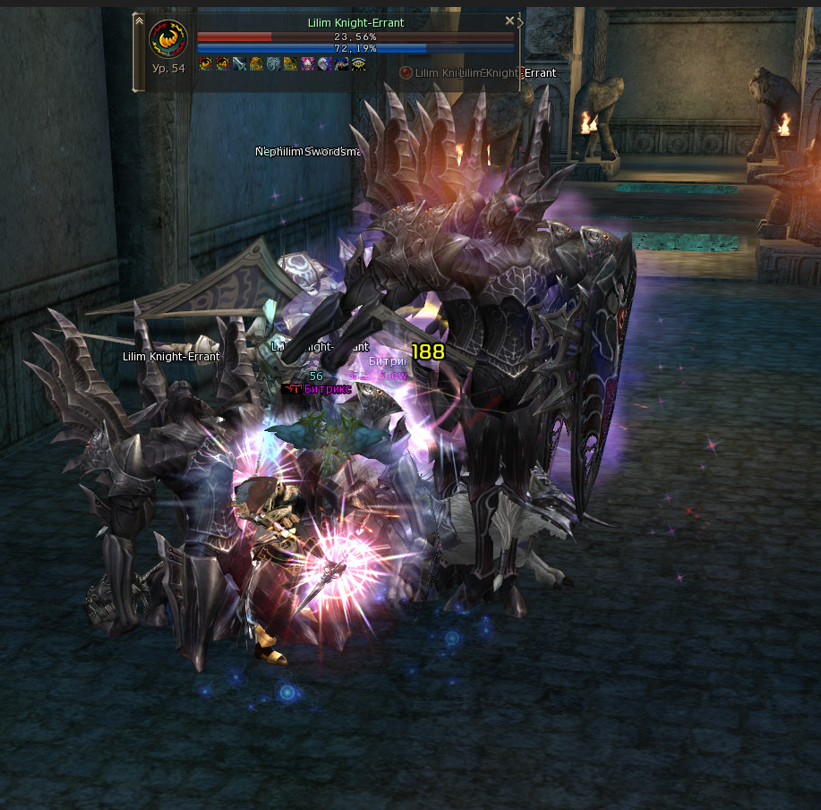
Task: Select the yellow eye effect icon
Action: [358, 64]
